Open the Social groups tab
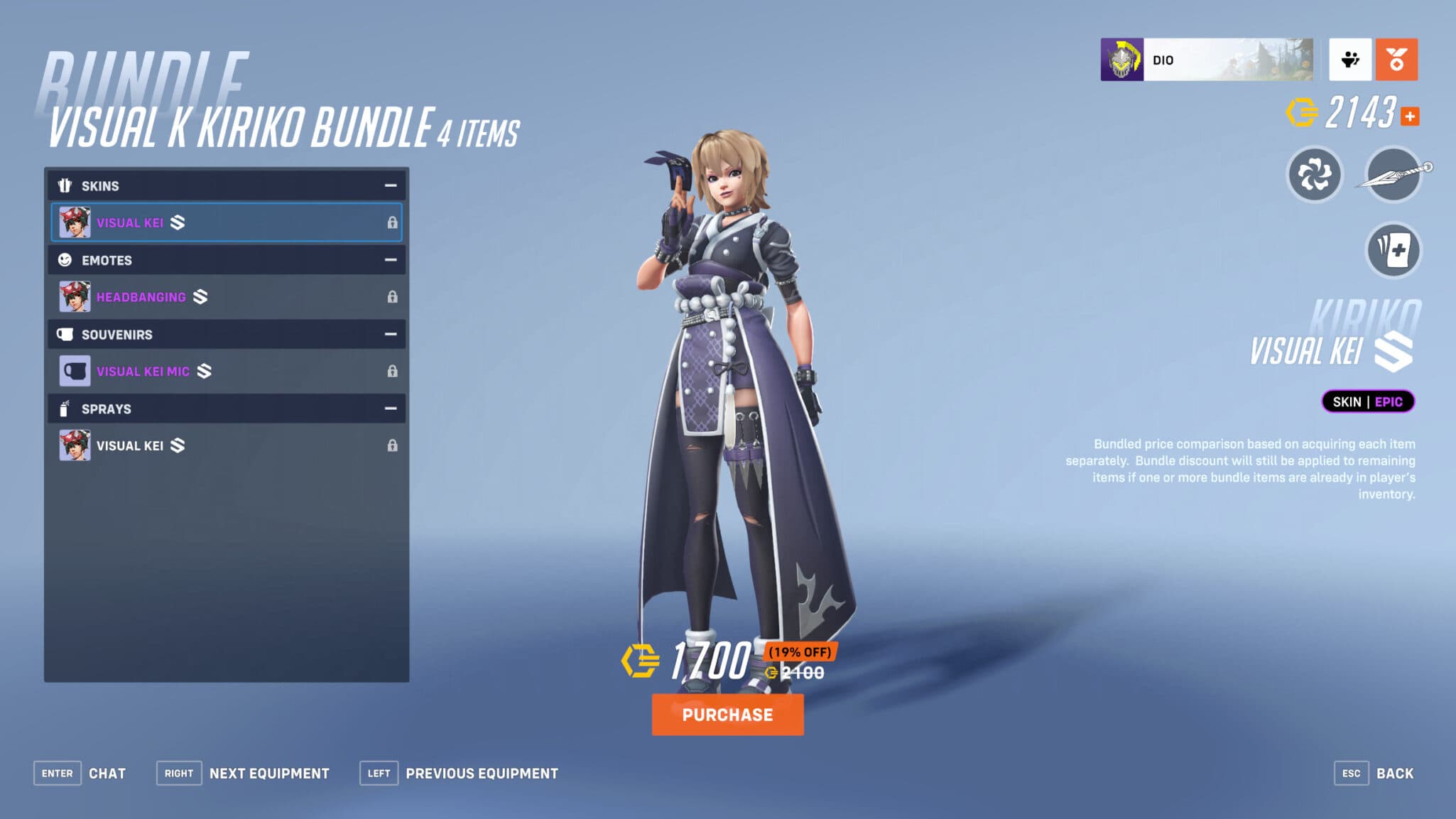1456x819 pixels. (x=1350, y=60)
